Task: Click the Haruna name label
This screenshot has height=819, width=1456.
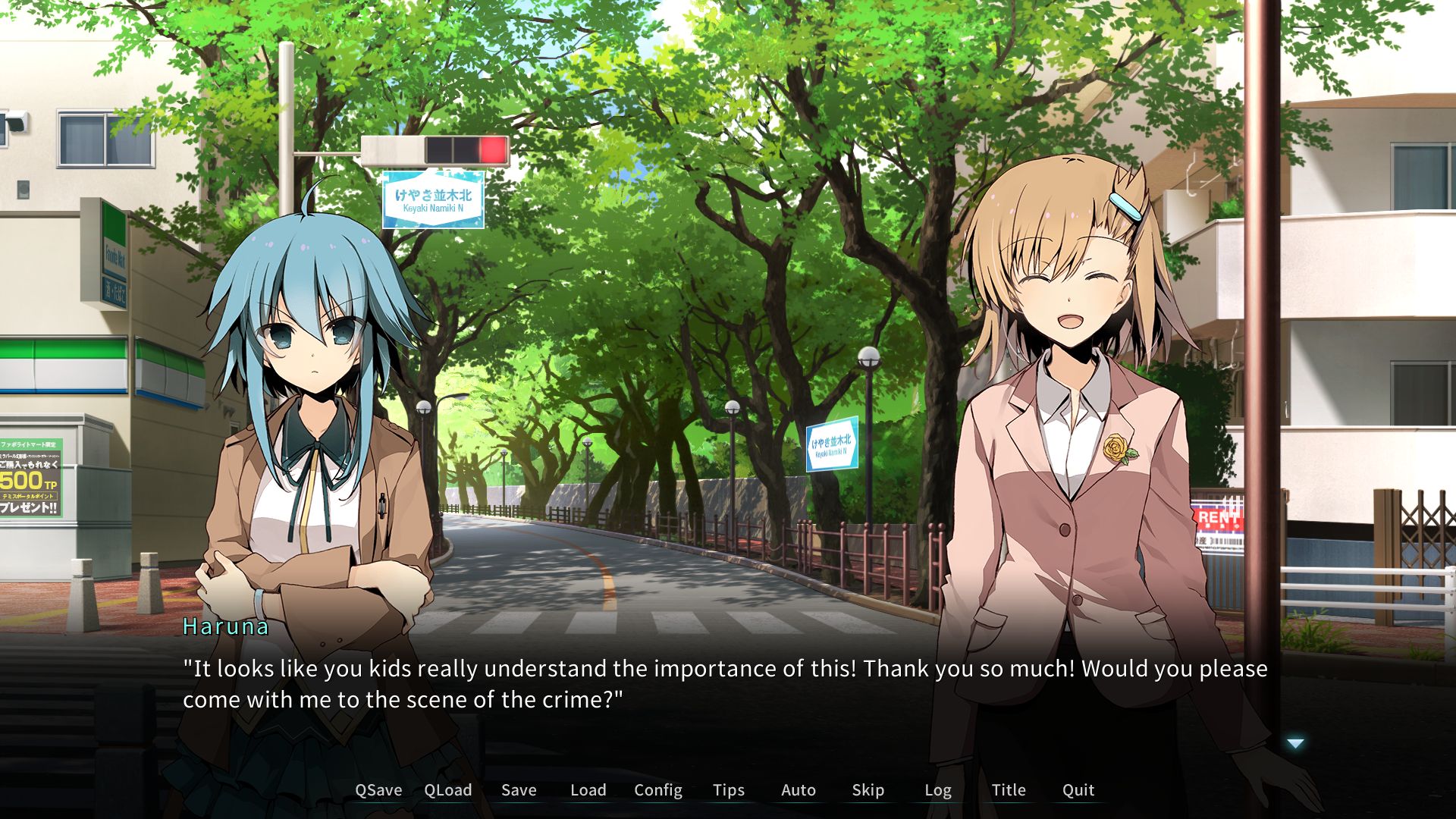Action: coord(225,626)
